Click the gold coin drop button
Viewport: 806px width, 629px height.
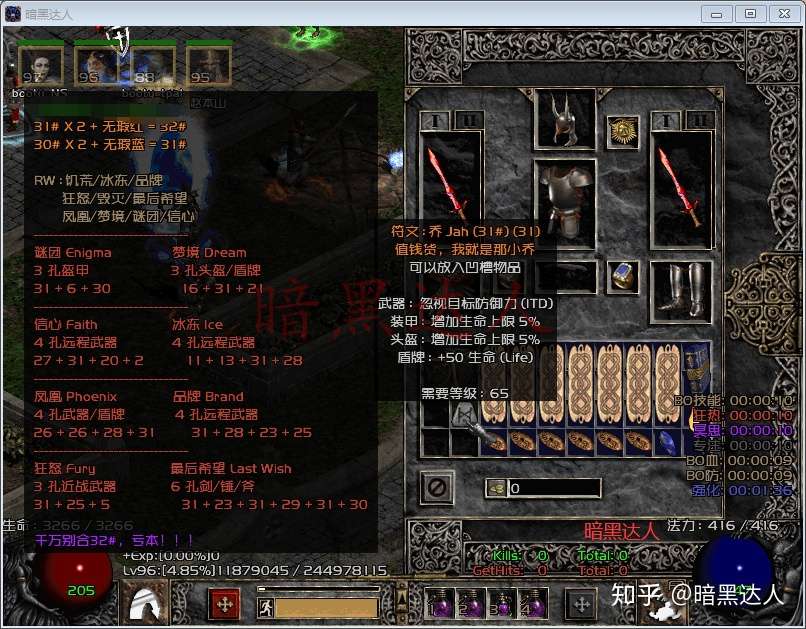point(495,489)
